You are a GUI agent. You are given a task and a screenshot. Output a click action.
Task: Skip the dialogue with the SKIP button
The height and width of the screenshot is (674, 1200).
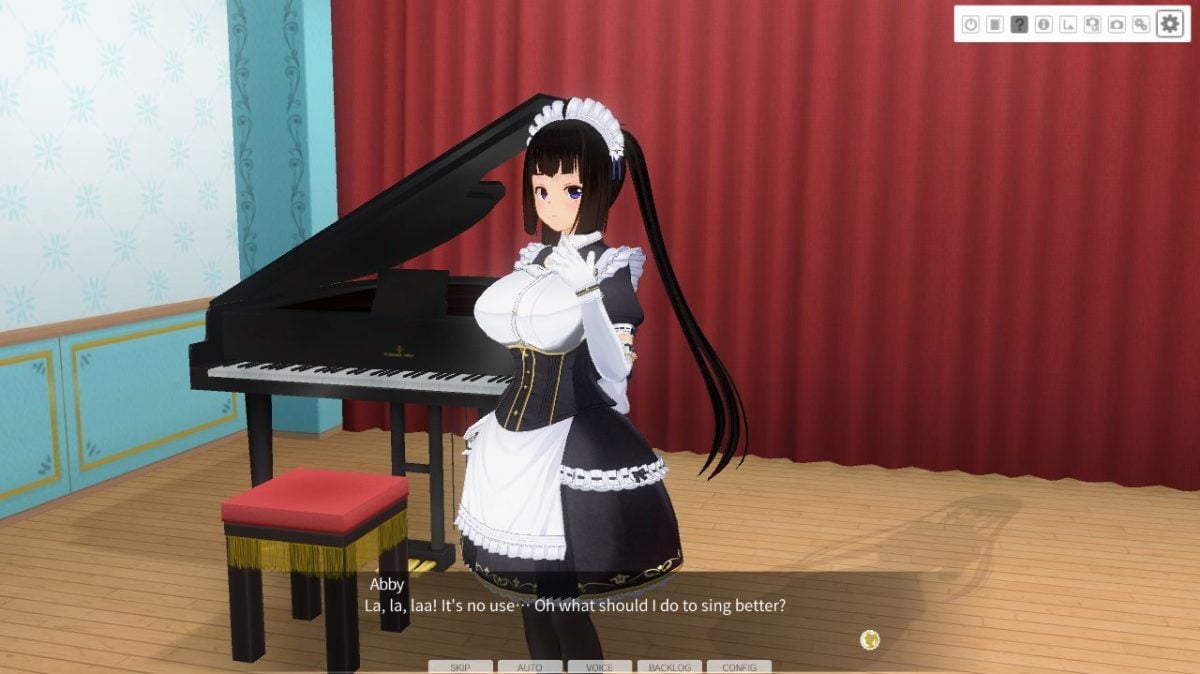point(460,667)
